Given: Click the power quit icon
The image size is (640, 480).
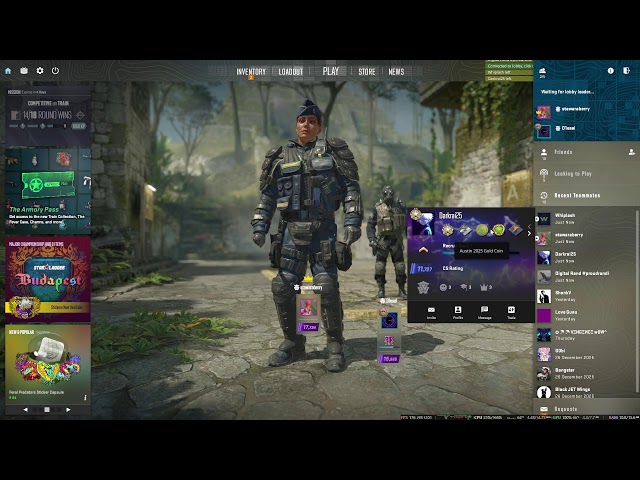Looking at the screenshot, I should click(x=55, y=71).
